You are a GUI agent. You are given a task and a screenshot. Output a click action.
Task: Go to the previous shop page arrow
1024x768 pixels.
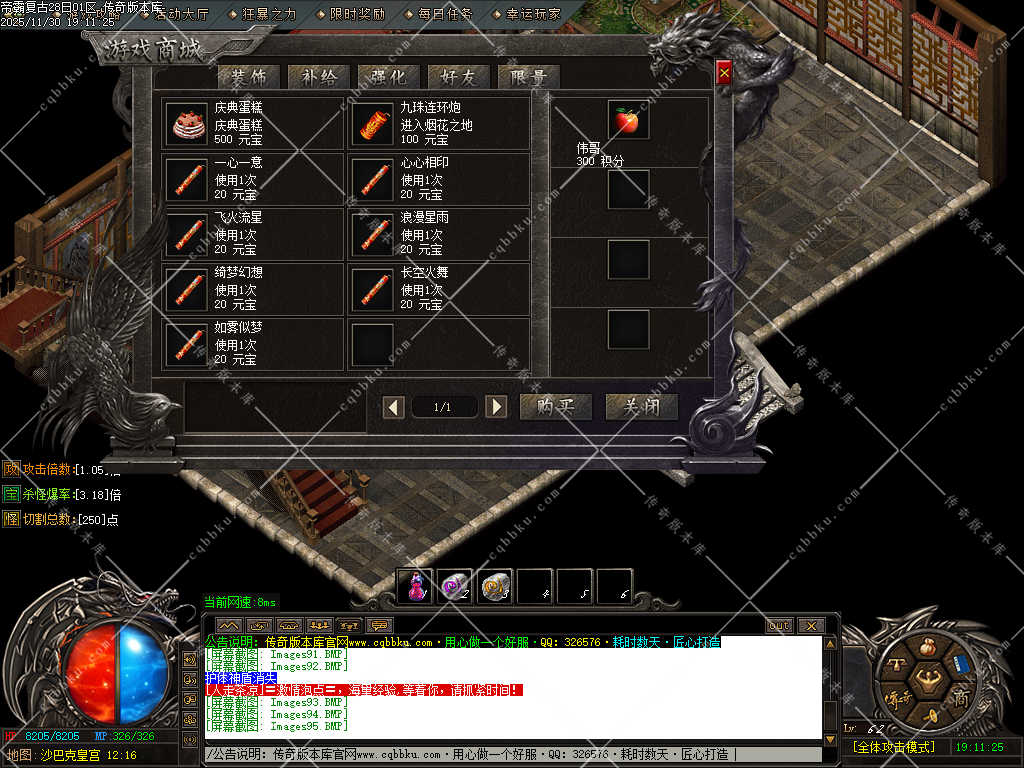pos(395,407)
